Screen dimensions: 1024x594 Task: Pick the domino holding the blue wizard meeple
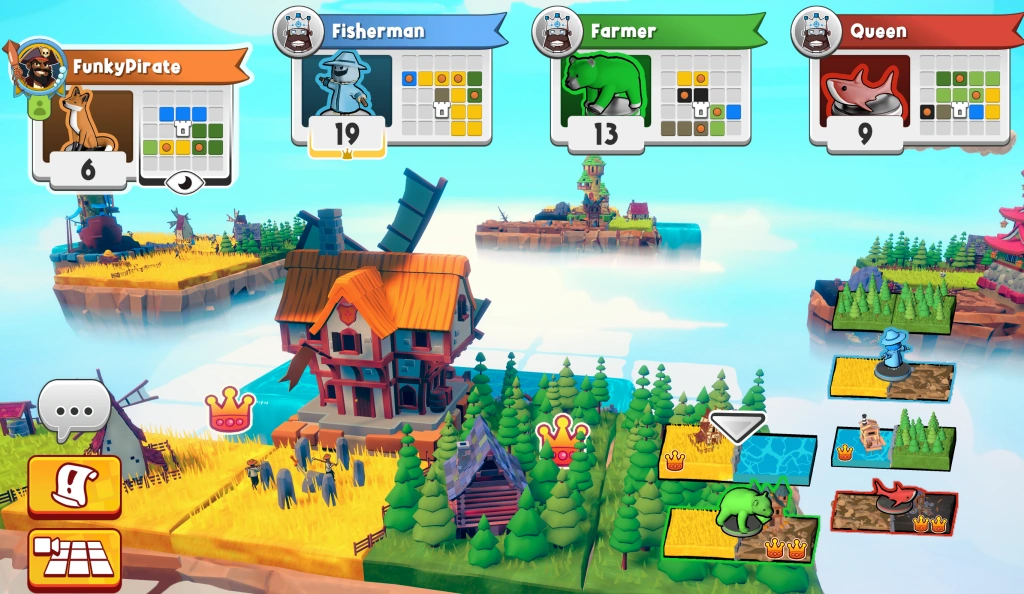pos(891,378)
